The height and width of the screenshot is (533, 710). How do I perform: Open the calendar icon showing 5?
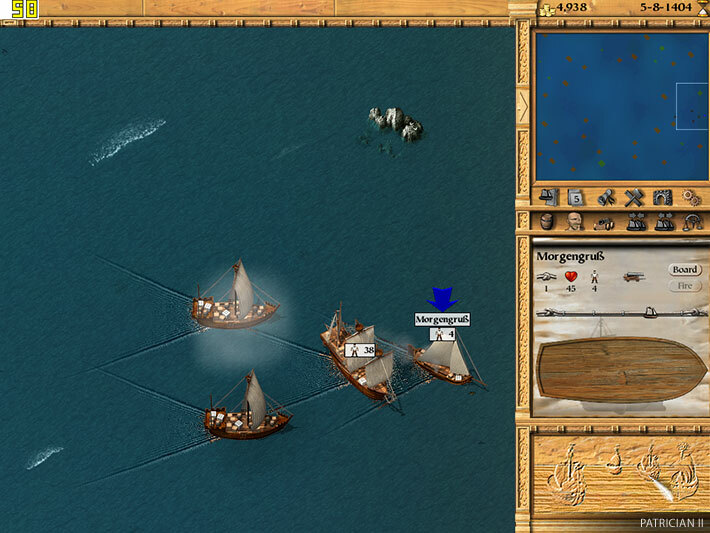[576, 197]
